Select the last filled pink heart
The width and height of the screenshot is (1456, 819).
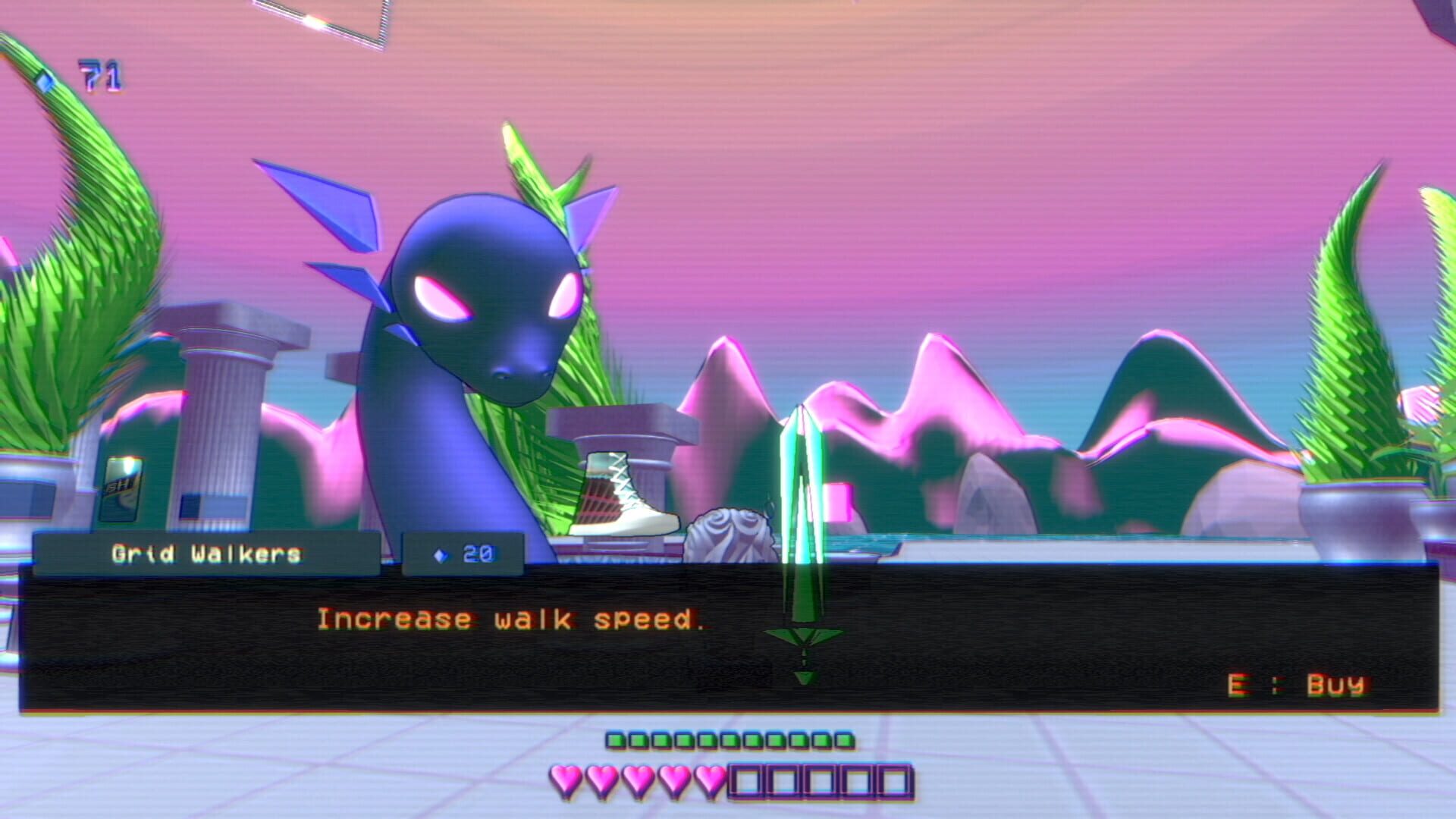coord(708,777)
